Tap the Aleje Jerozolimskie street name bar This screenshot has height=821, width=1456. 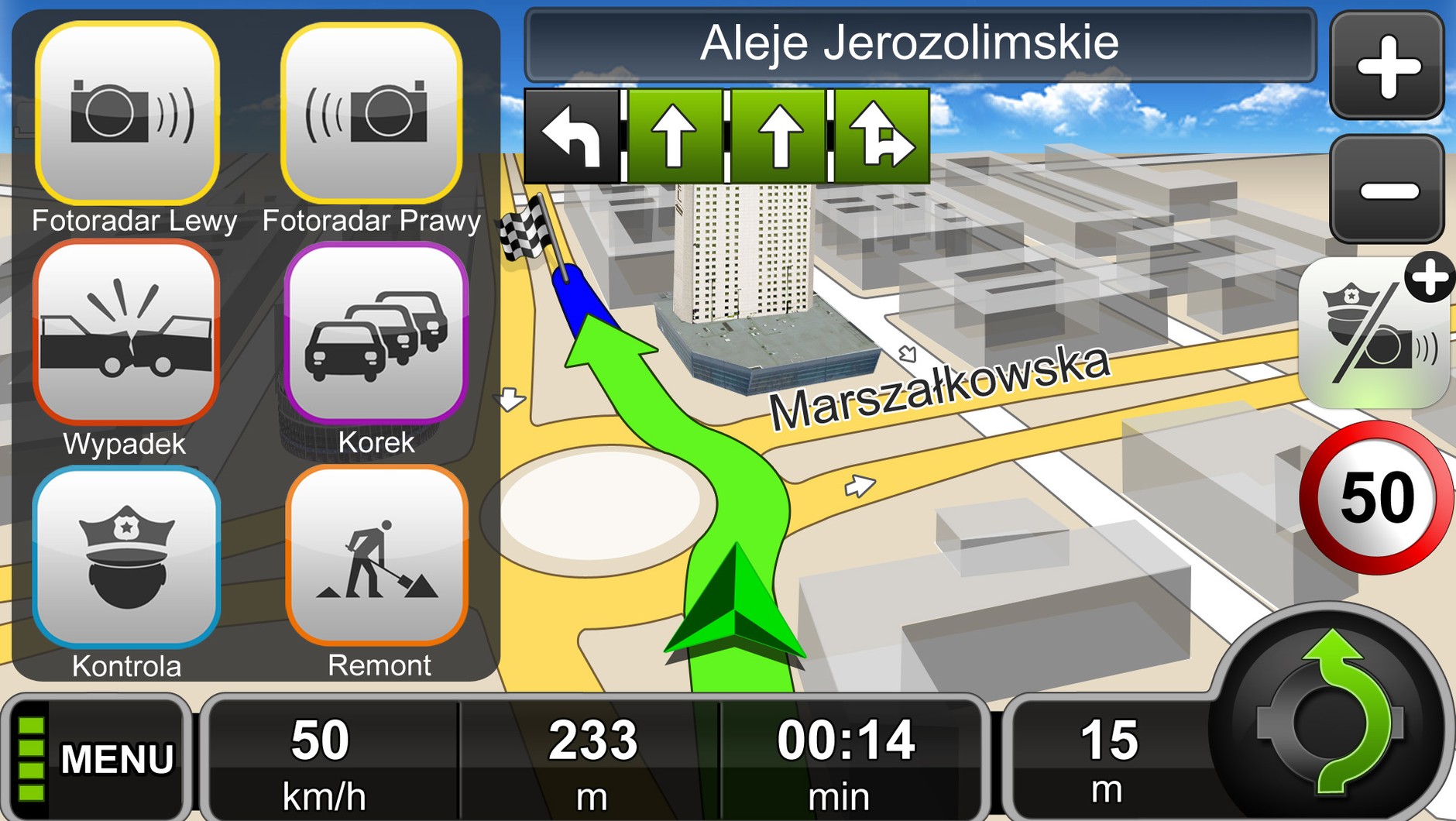pyautogui.click(x=919, y=44)
